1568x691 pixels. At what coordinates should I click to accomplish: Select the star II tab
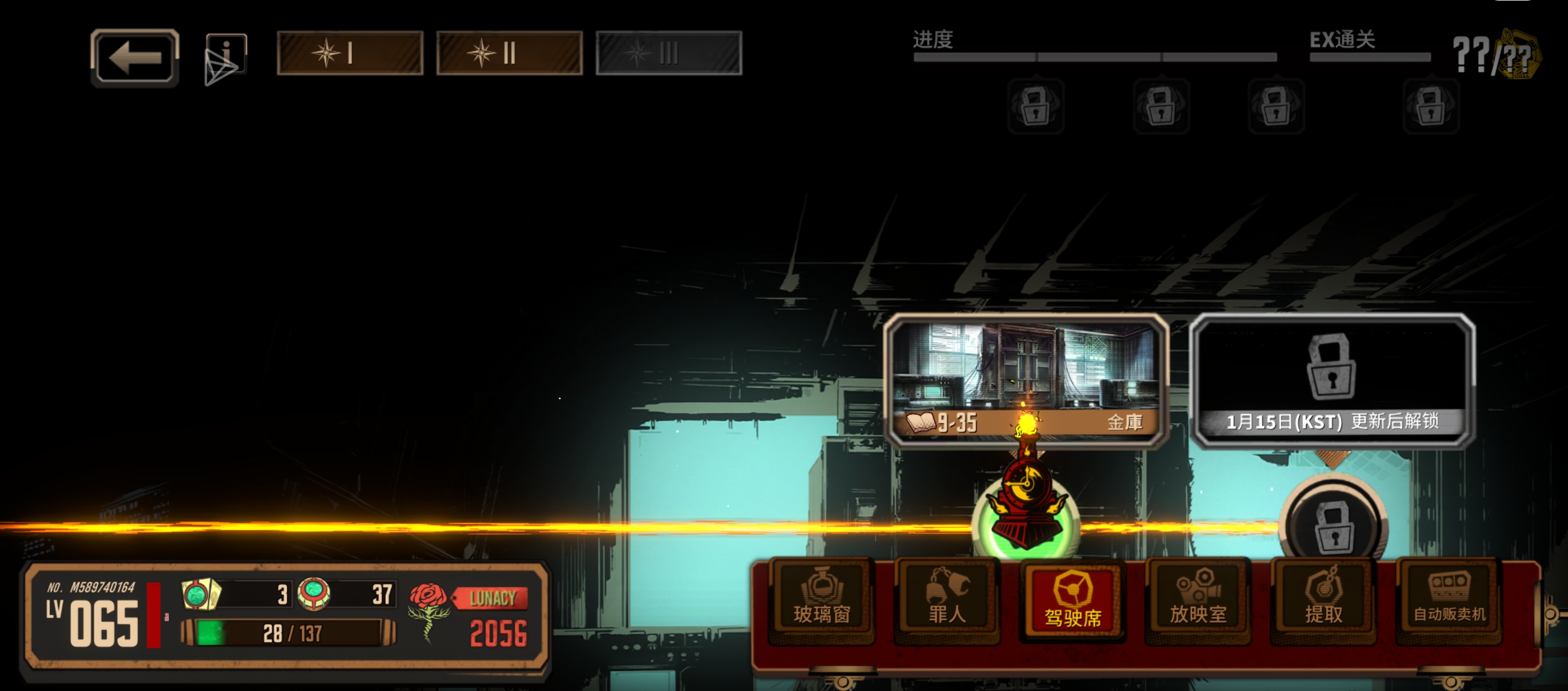tap(509, 54)
